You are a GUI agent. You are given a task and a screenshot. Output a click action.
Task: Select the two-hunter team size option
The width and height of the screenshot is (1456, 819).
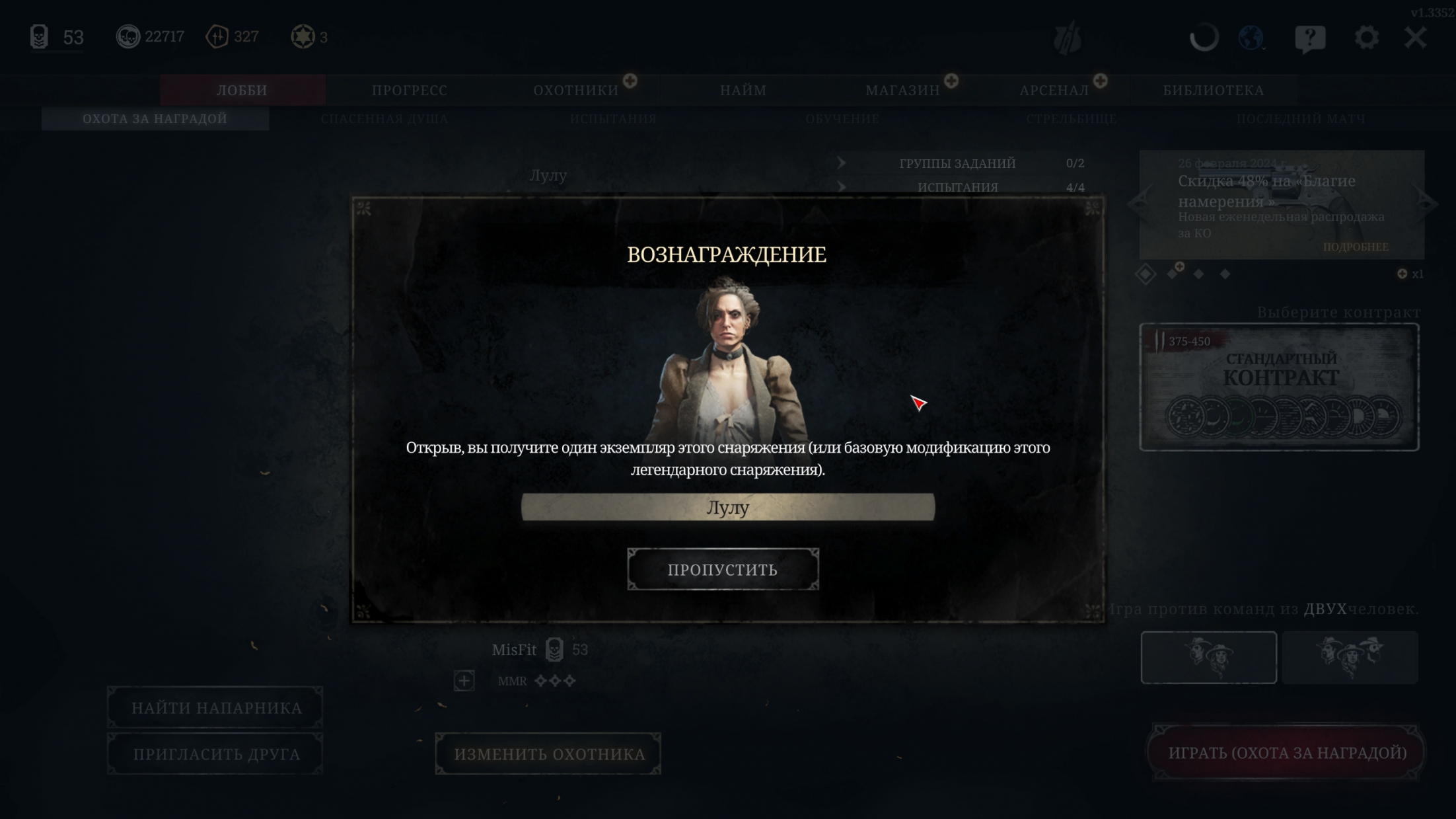pos(1208,657)
